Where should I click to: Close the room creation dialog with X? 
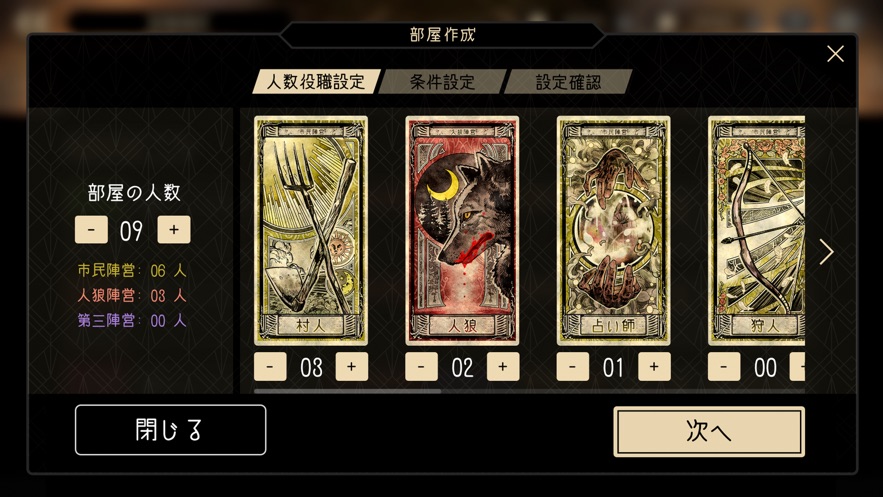point(835,54)
